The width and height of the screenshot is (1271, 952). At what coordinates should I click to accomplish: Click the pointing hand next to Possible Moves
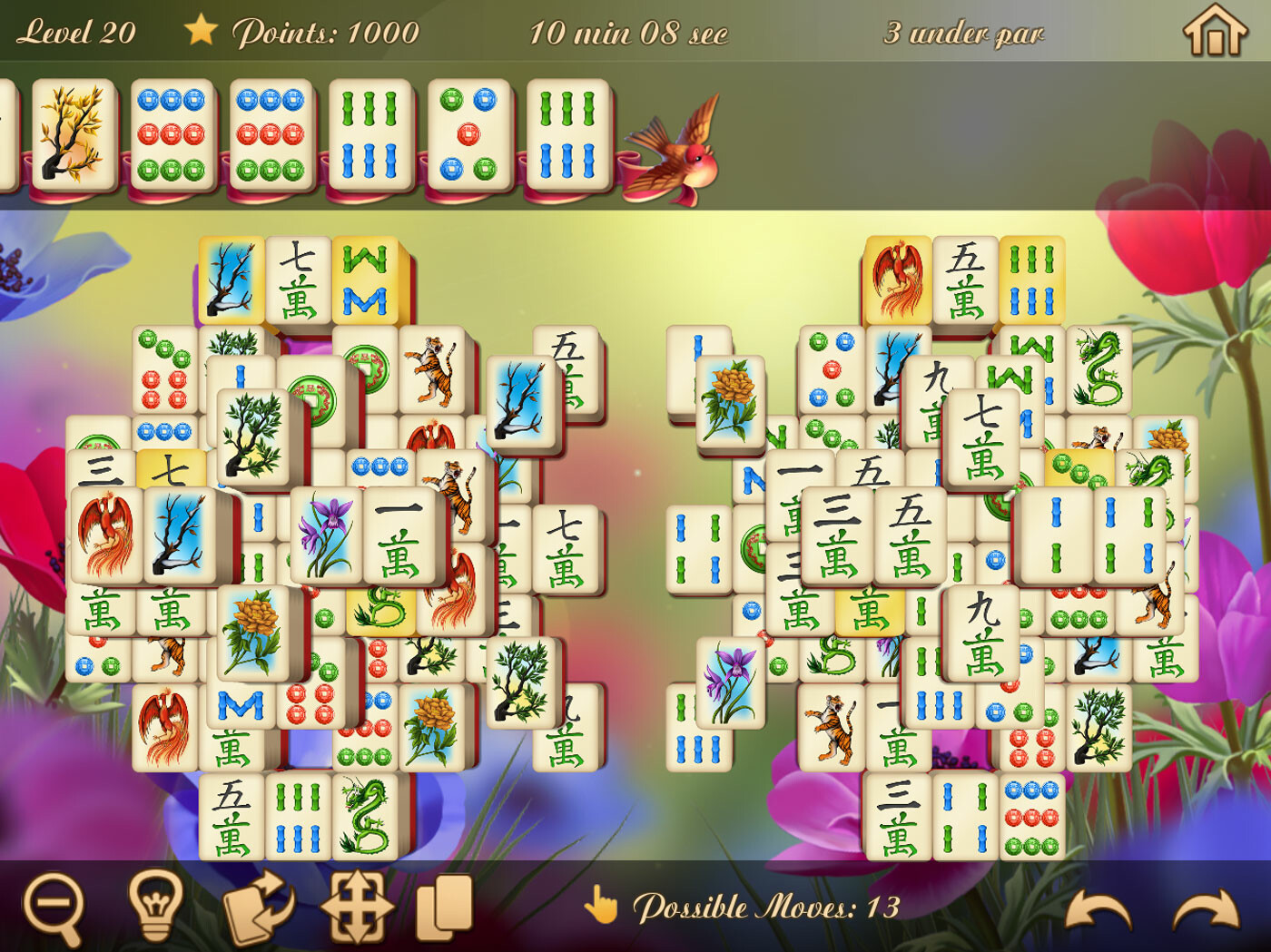point(606,905)
